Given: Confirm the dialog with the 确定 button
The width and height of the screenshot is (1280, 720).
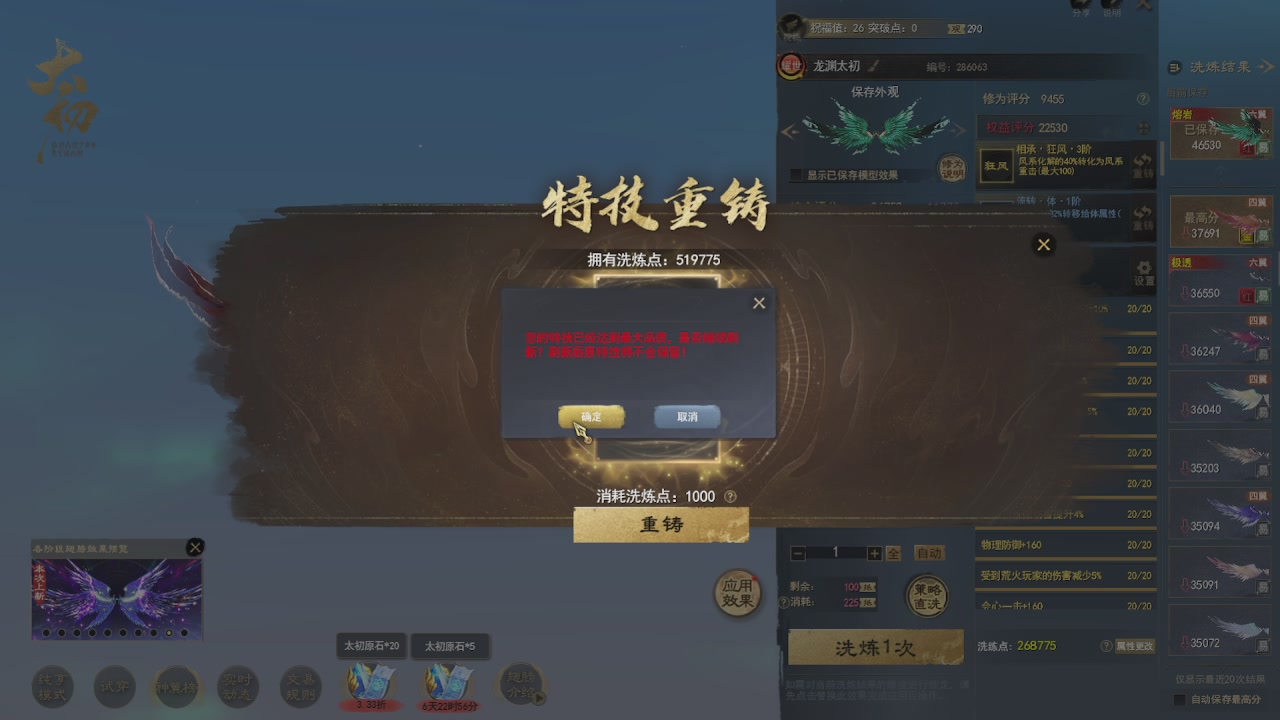Looking at the screenshot, I should [591, 416].
